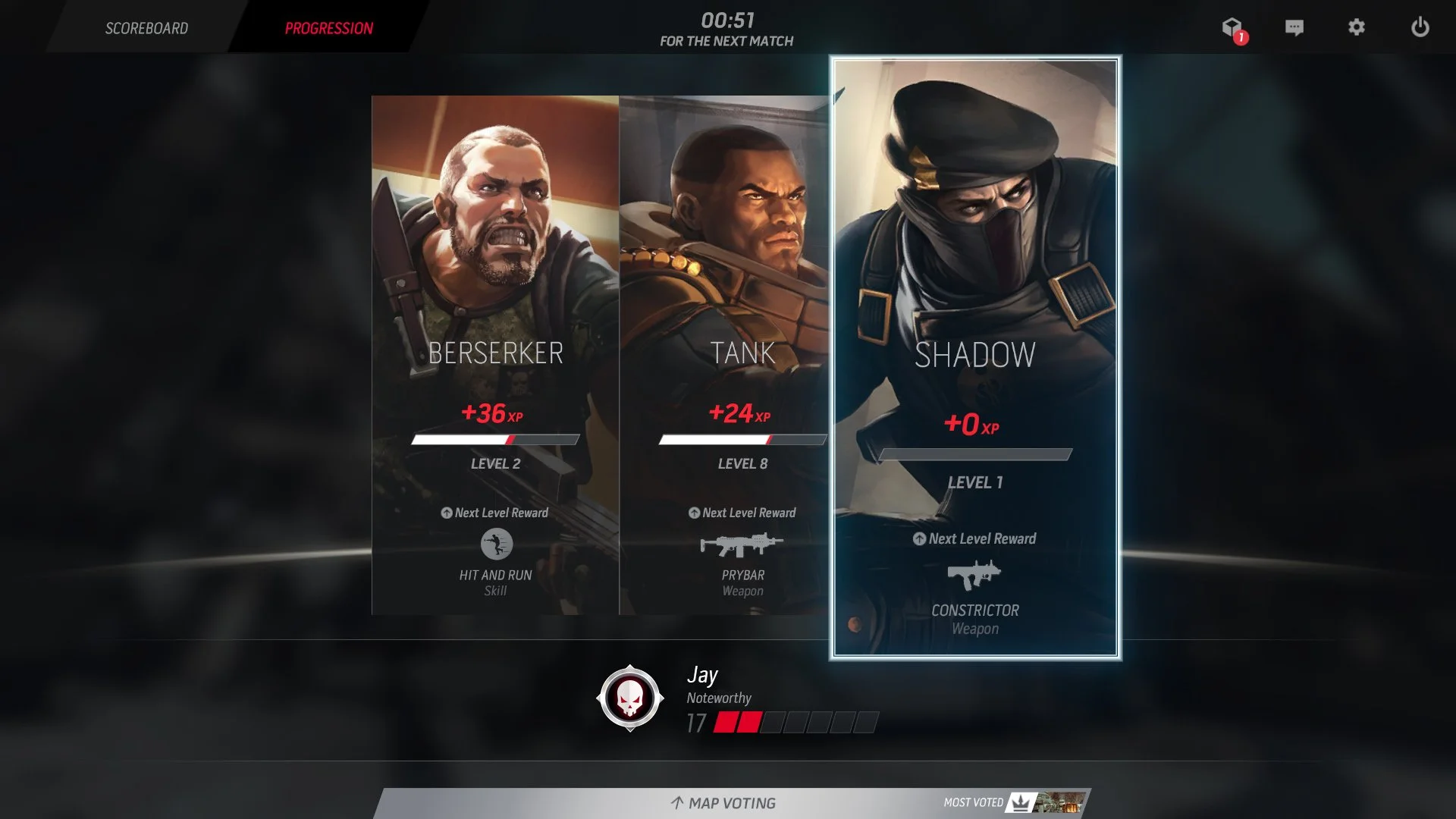Screen dimensions: 1456x819
Task: Open the Progression tab
Action: point(328,28)
